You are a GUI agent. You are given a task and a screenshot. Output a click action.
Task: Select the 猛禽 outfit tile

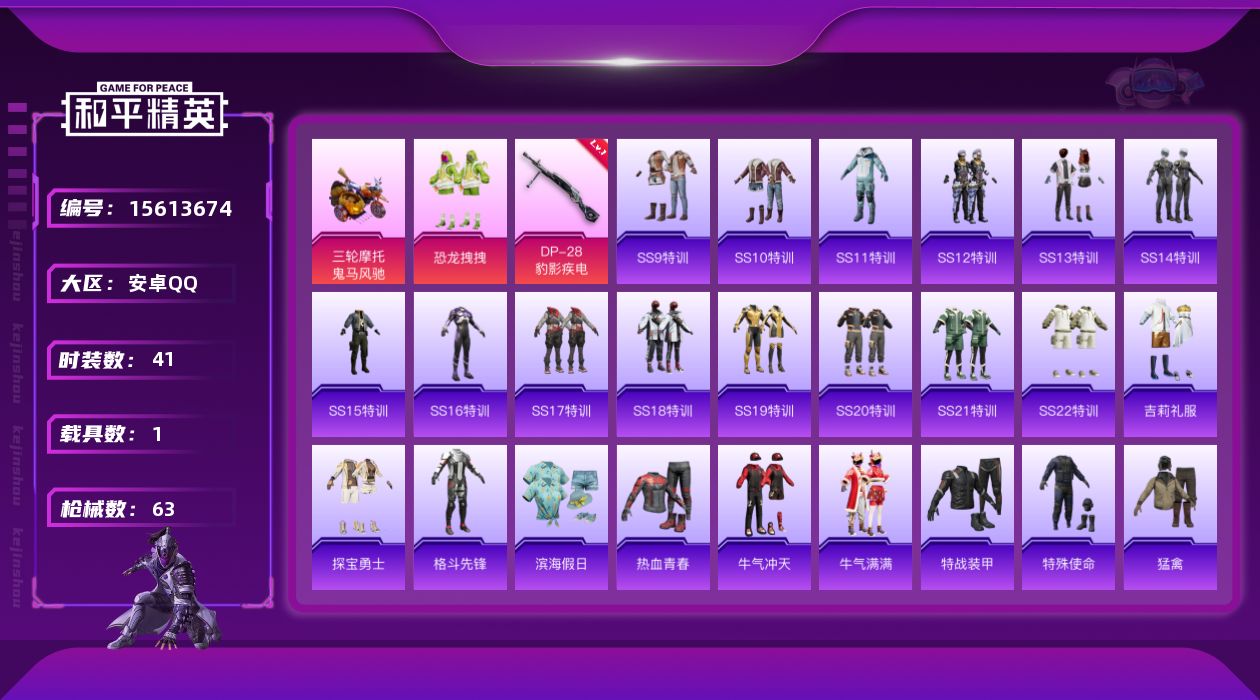pyautogui.click(x=1170, y=517)
